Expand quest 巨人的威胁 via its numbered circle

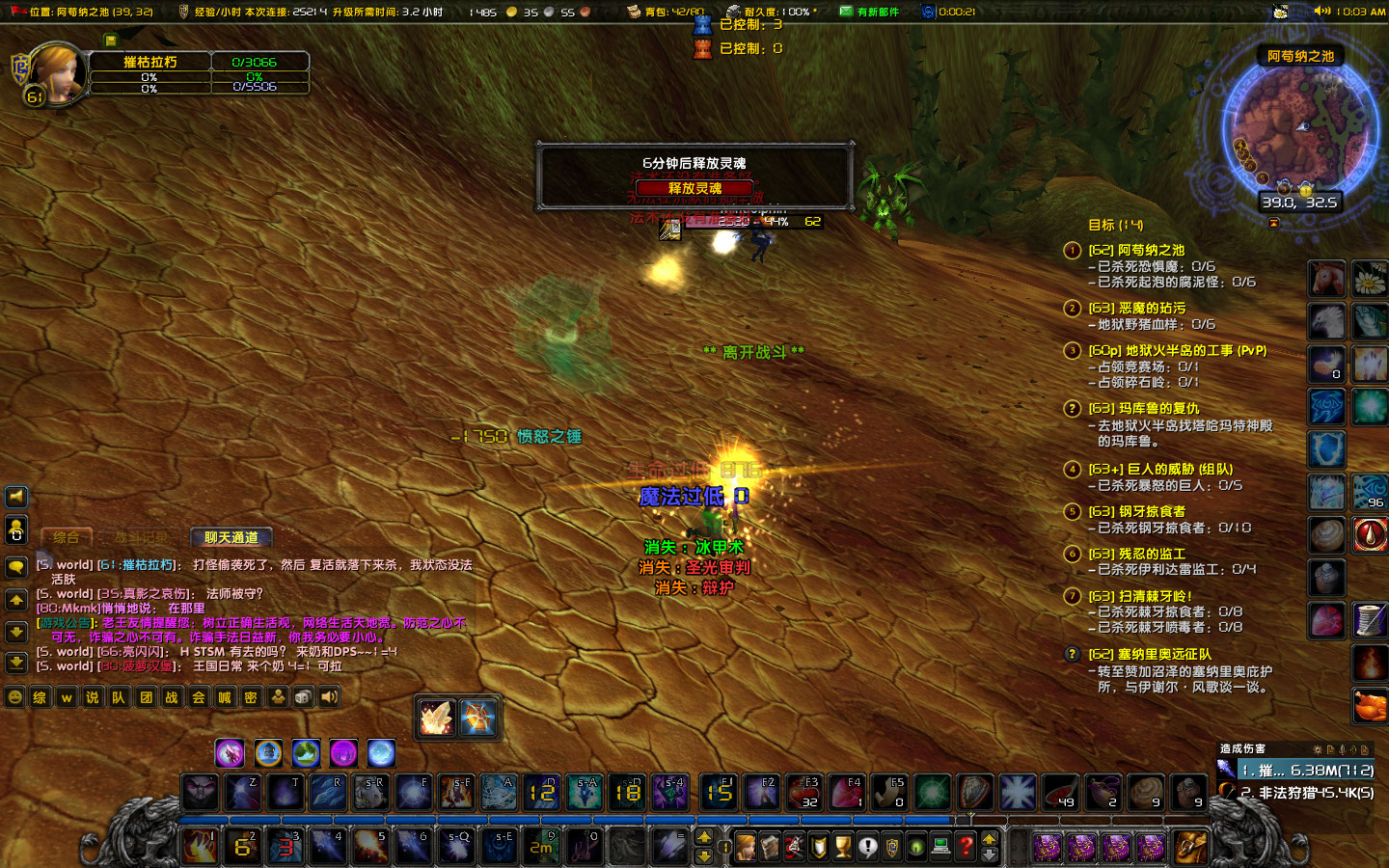click(x=1072, y=471)
